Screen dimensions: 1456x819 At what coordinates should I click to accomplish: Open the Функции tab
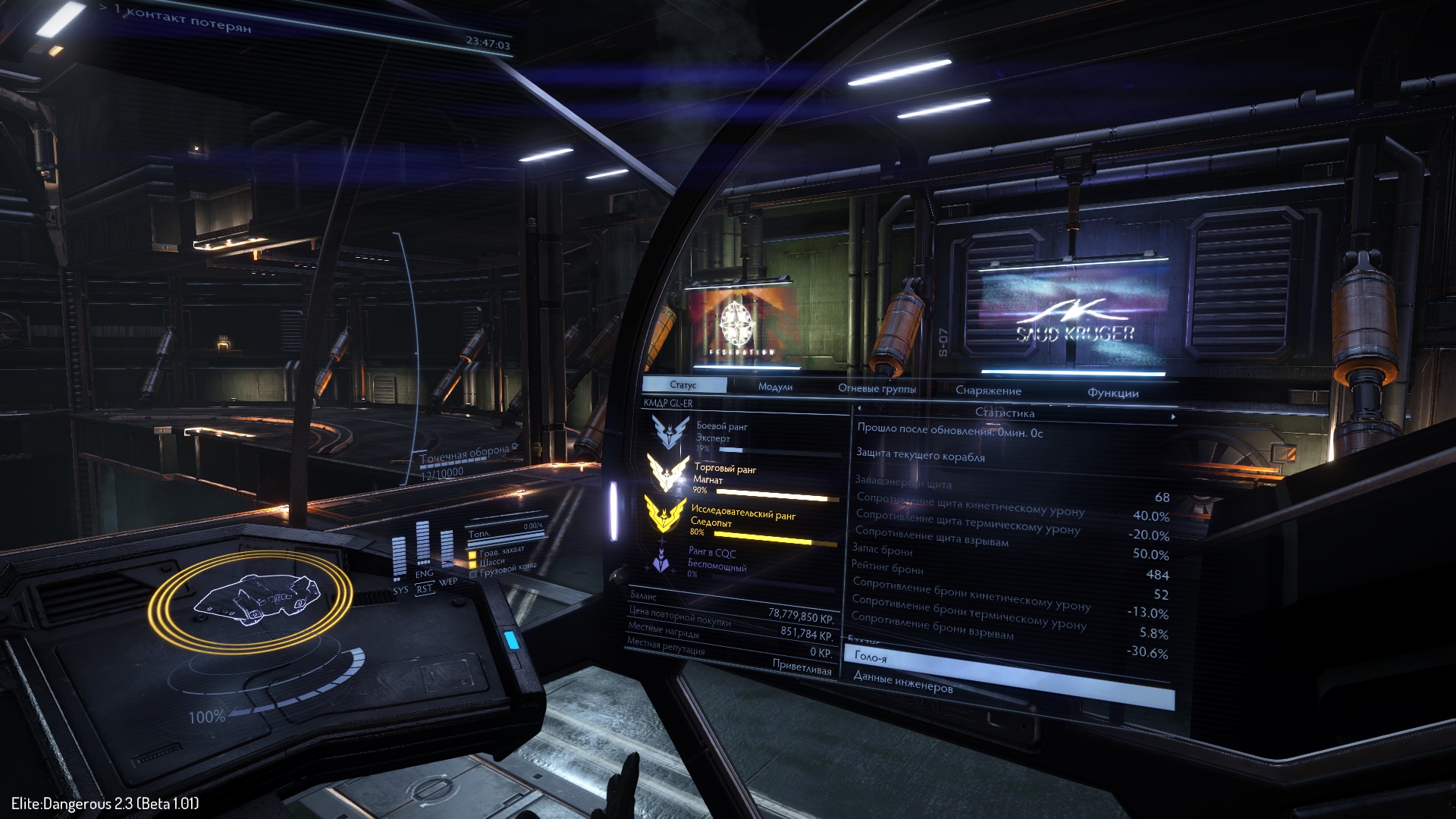click(1112, 393)
